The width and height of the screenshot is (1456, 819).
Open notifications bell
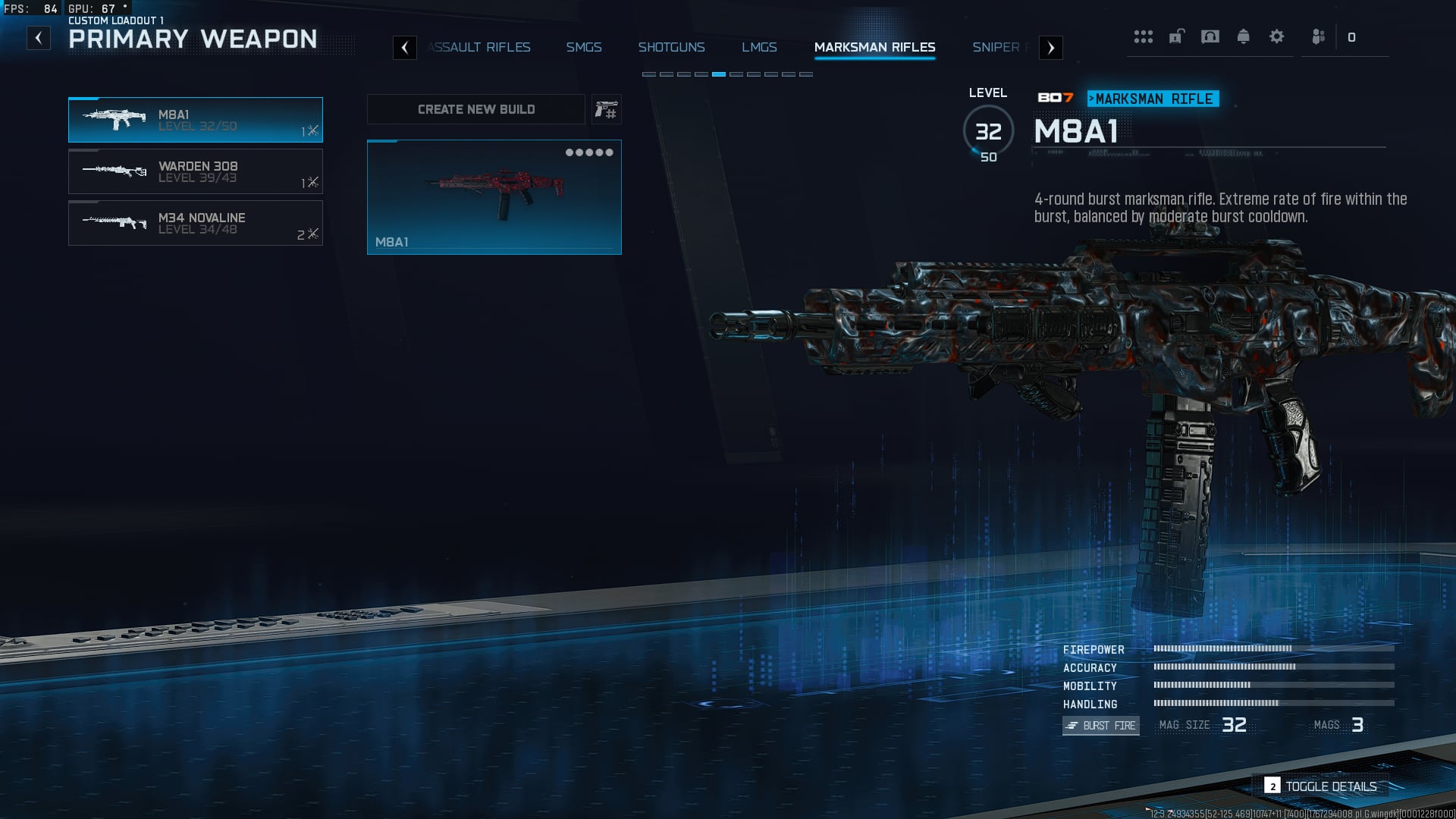tap(1243, 36)
